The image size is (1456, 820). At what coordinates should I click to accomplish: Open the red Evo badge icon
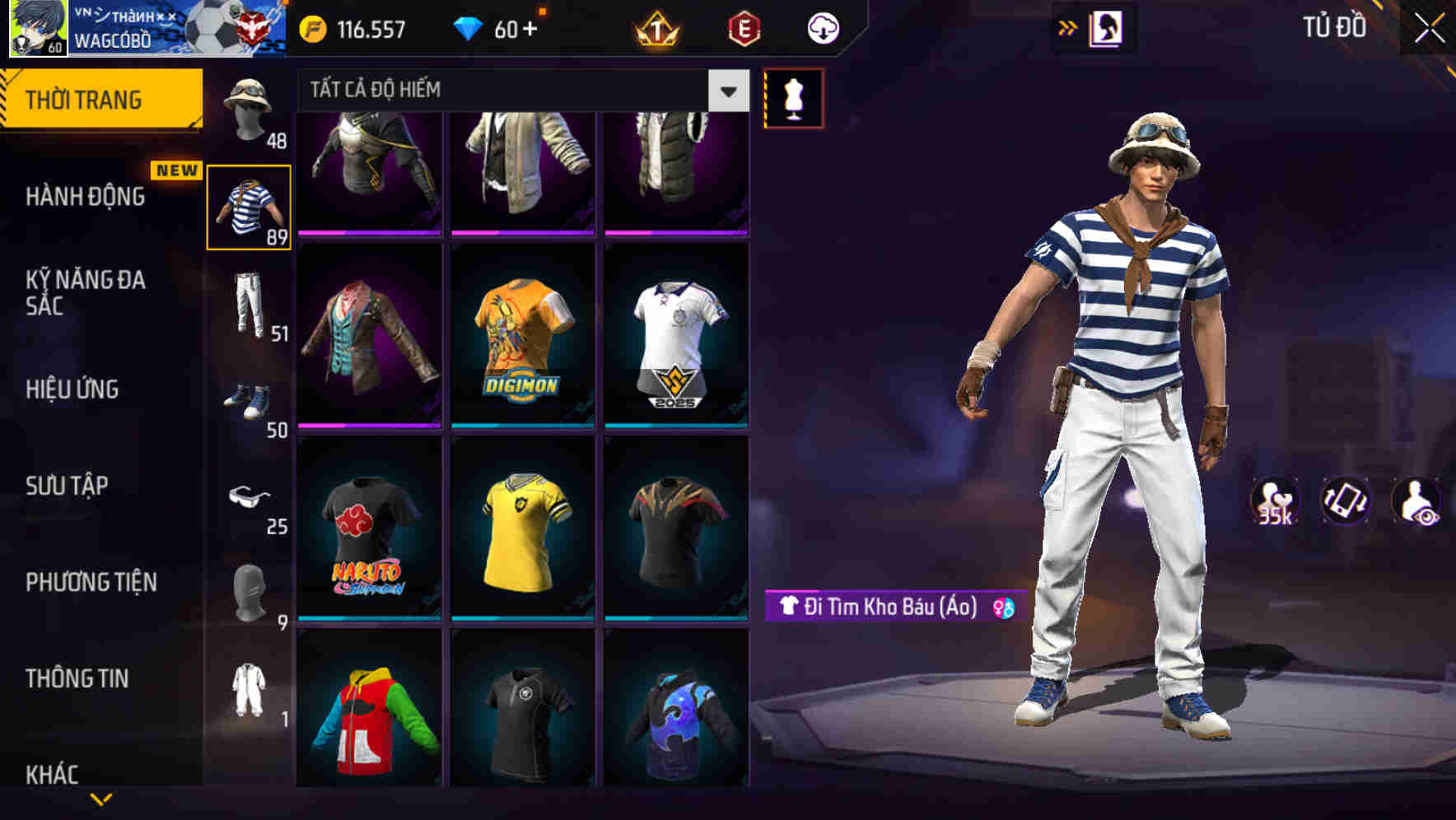(x=744, y=29)
